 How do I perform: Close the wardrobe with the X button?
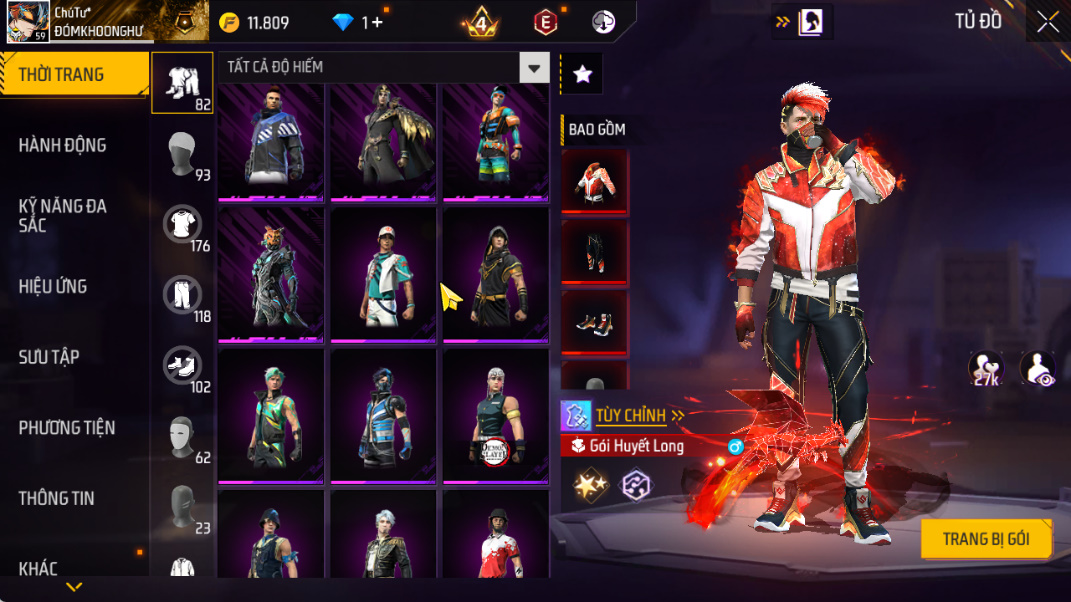tap(1047, 22)
